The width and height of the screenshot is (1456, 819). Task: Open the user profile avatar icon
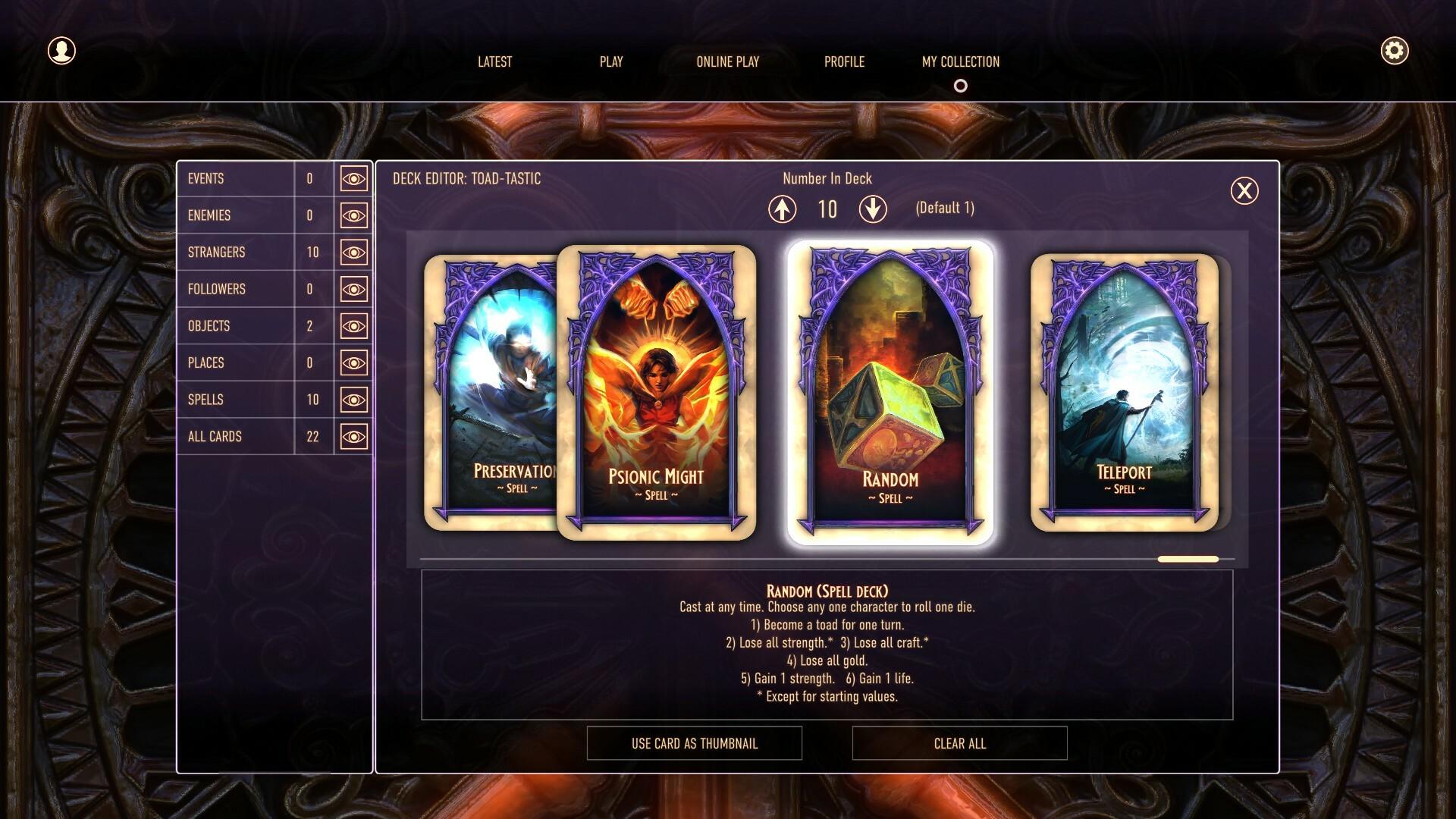pyautogui.click(x=61, y=51)
